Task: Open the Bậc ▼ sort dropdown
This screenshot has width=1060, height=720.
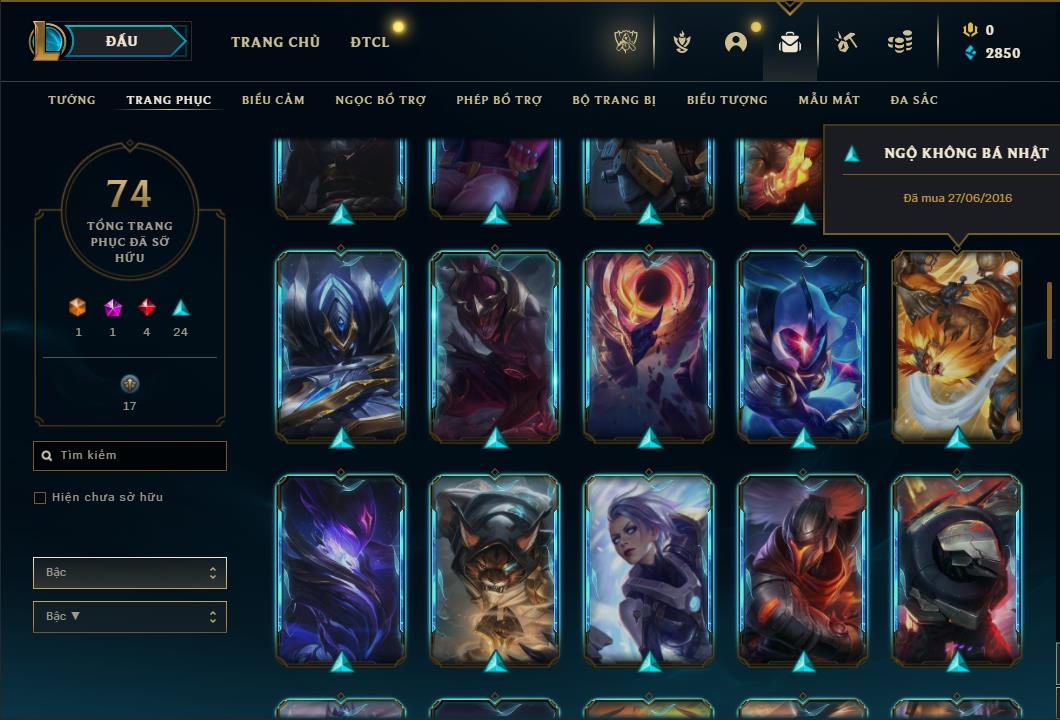Action: click(x=130, y=617)
